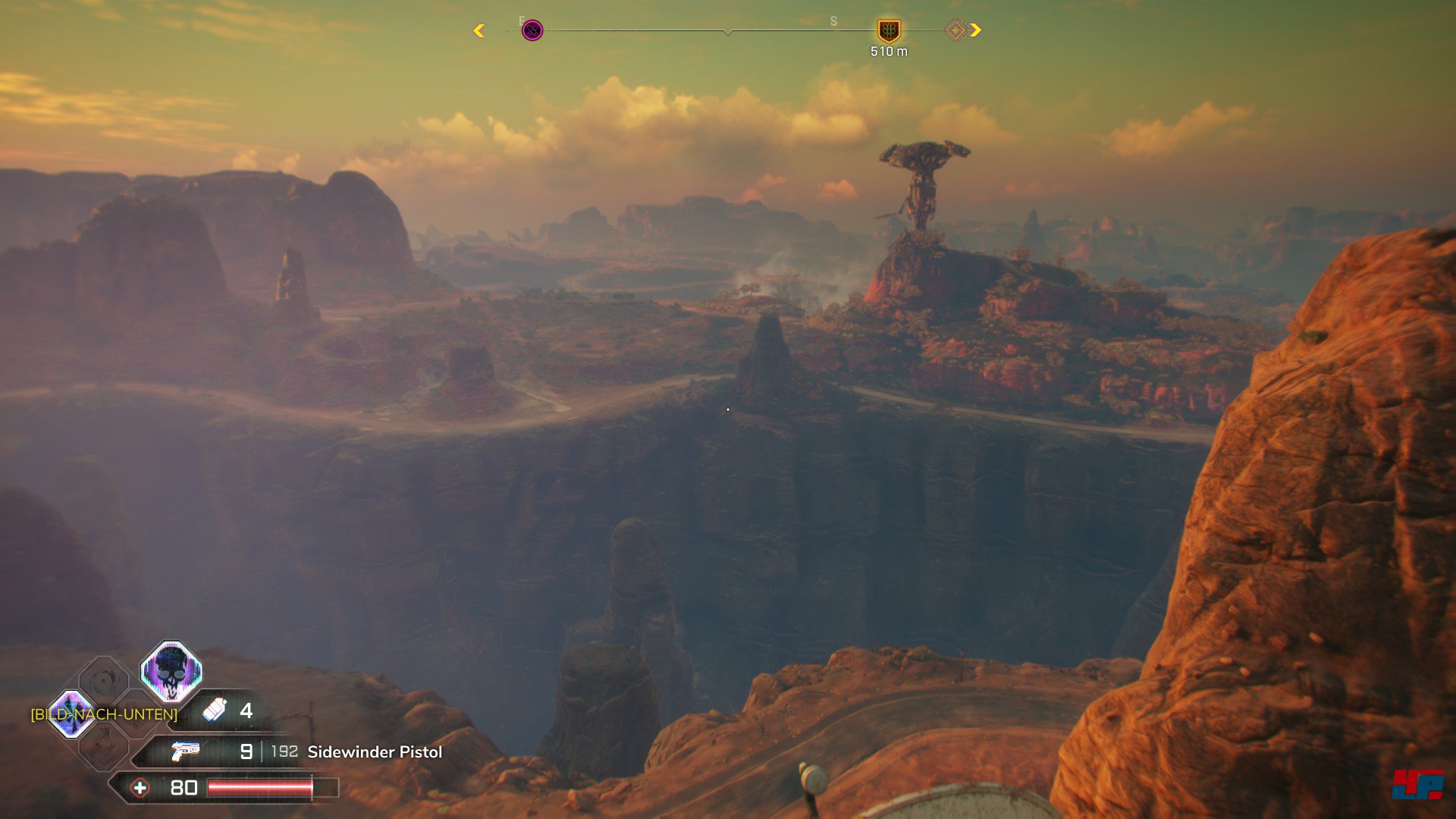Click the right yellow compass arrow

pos(976,30)
